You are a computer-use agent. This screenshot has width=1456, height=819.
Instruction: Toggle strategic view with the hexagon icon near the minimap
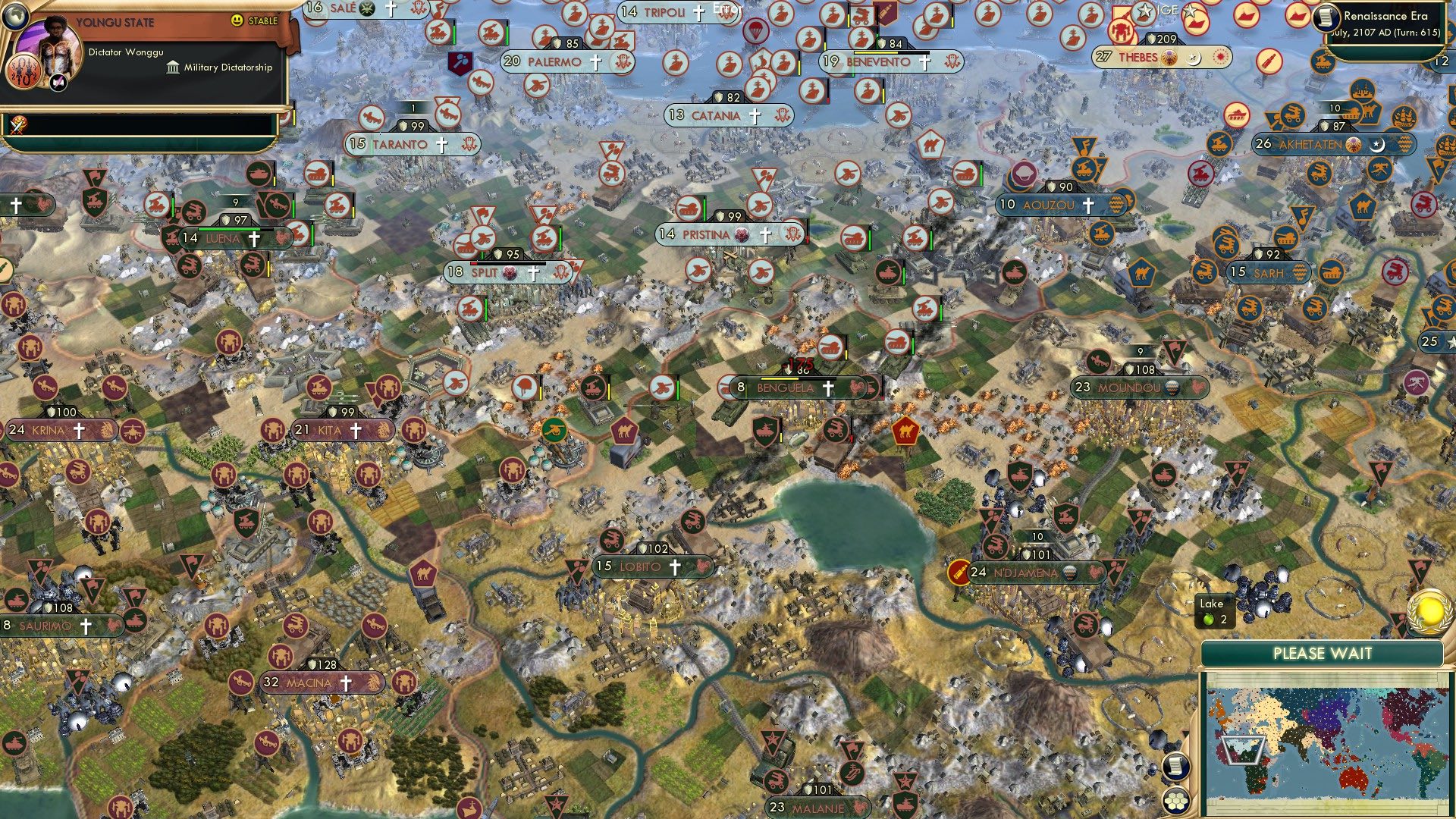(x=1177, y=802)
